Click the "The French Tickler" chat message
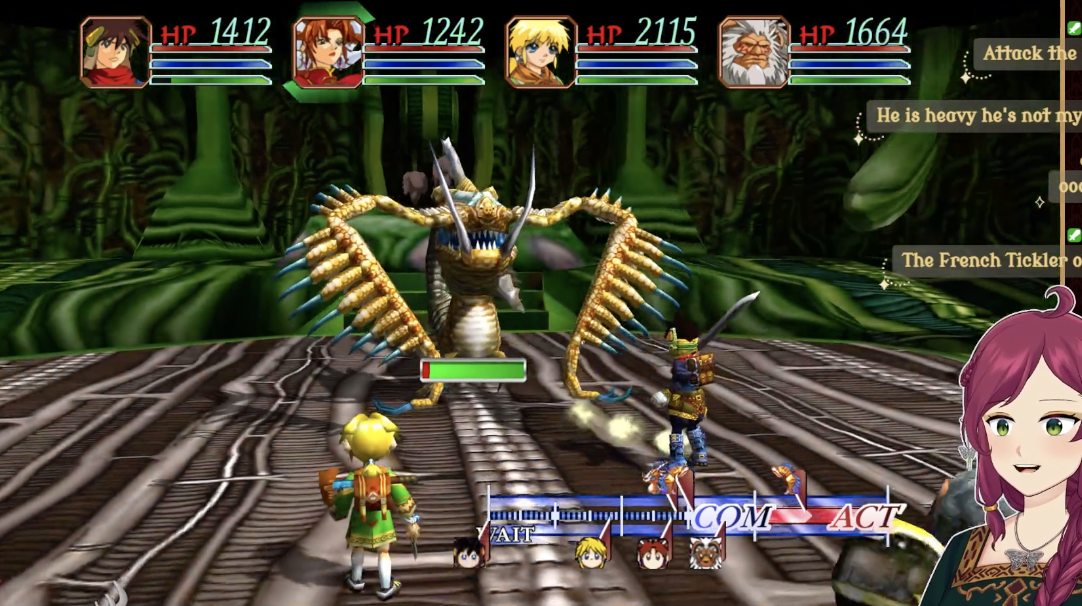This screenshot has height=606, width=1082. 985,260
